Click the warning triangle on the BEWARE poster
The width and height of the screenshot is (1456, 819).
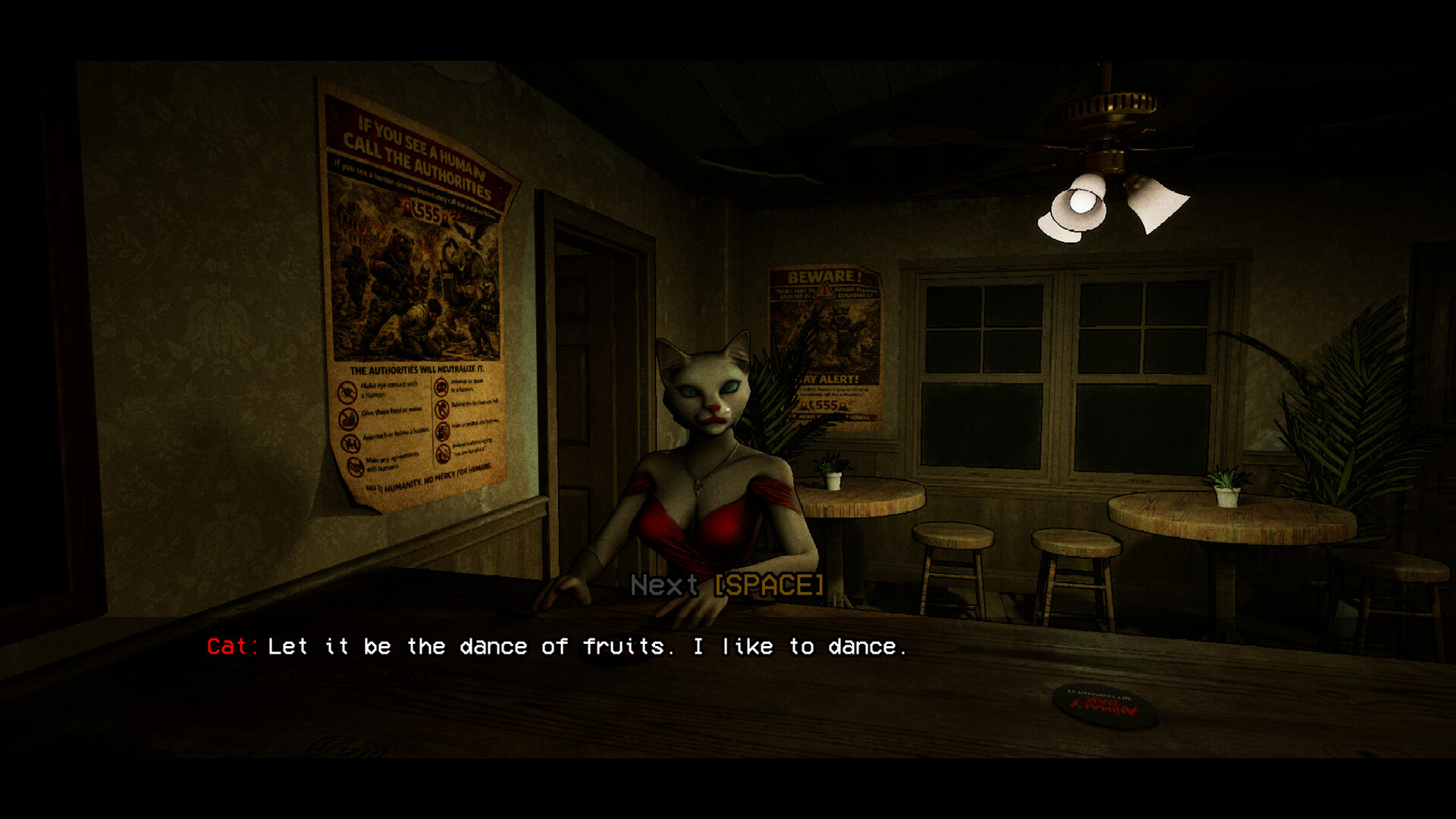[x=824, y=291]
